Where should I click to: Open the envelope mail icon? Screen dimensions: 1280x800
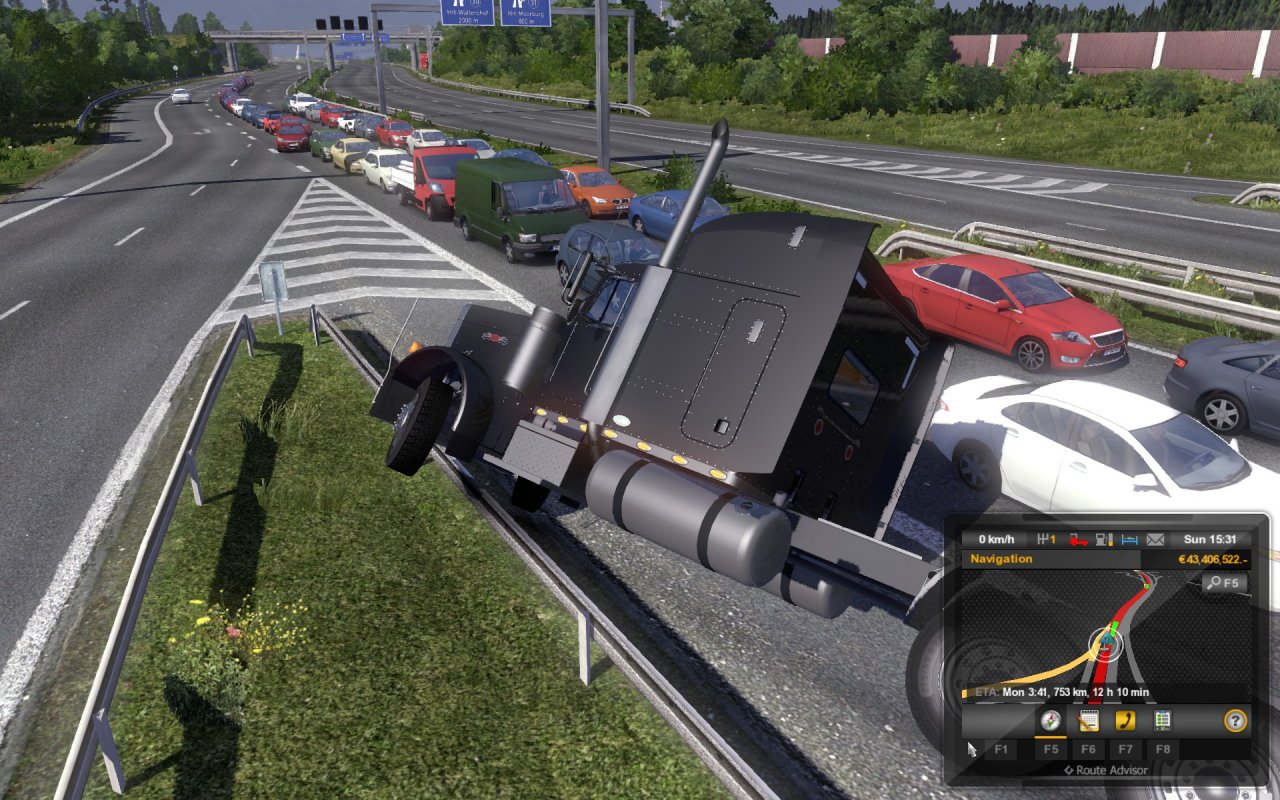pyautogui.click(x=1156, y=540)
